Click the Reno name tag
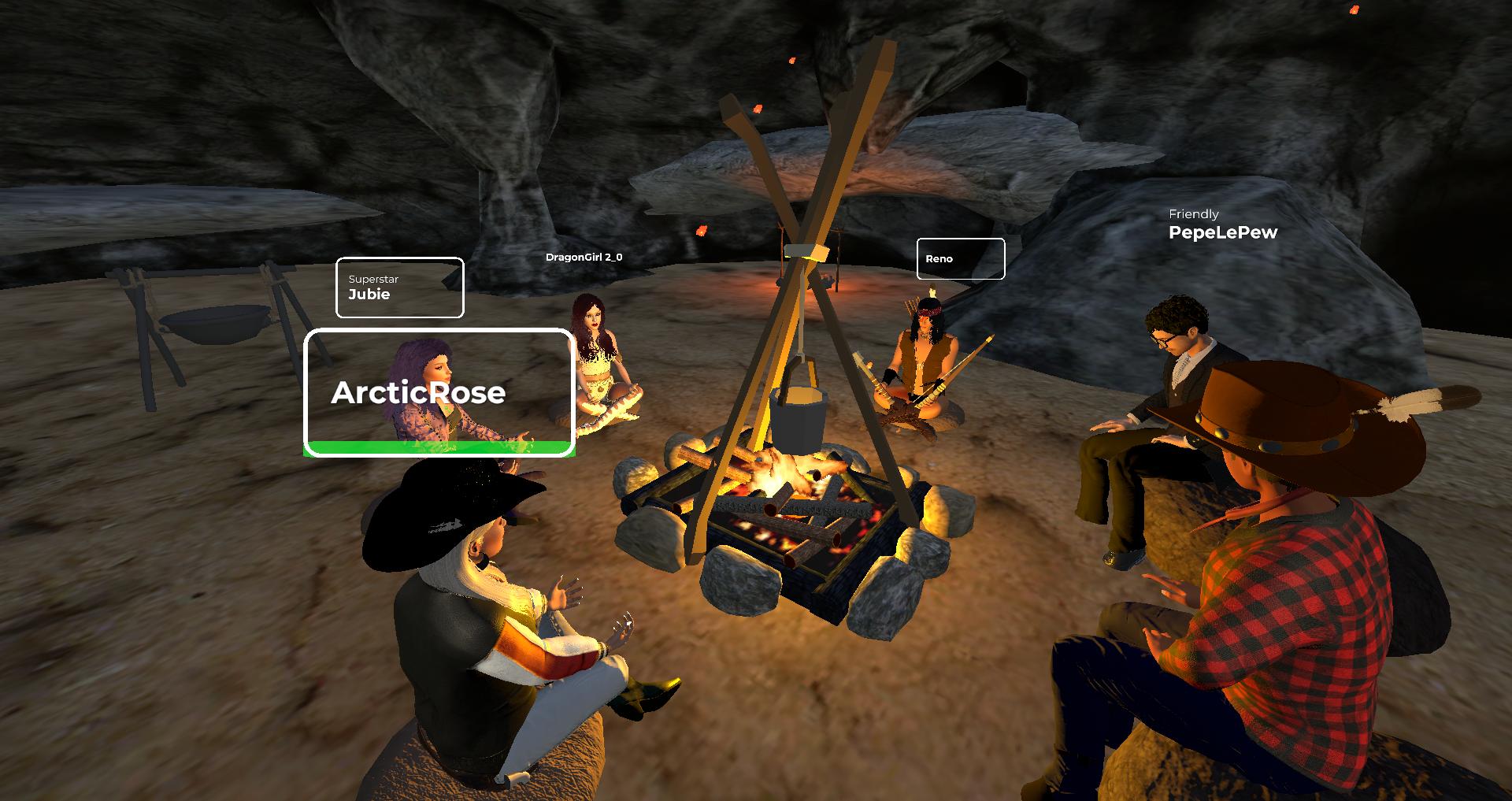Screen dimensions: 1512x801 click(960, 258)
